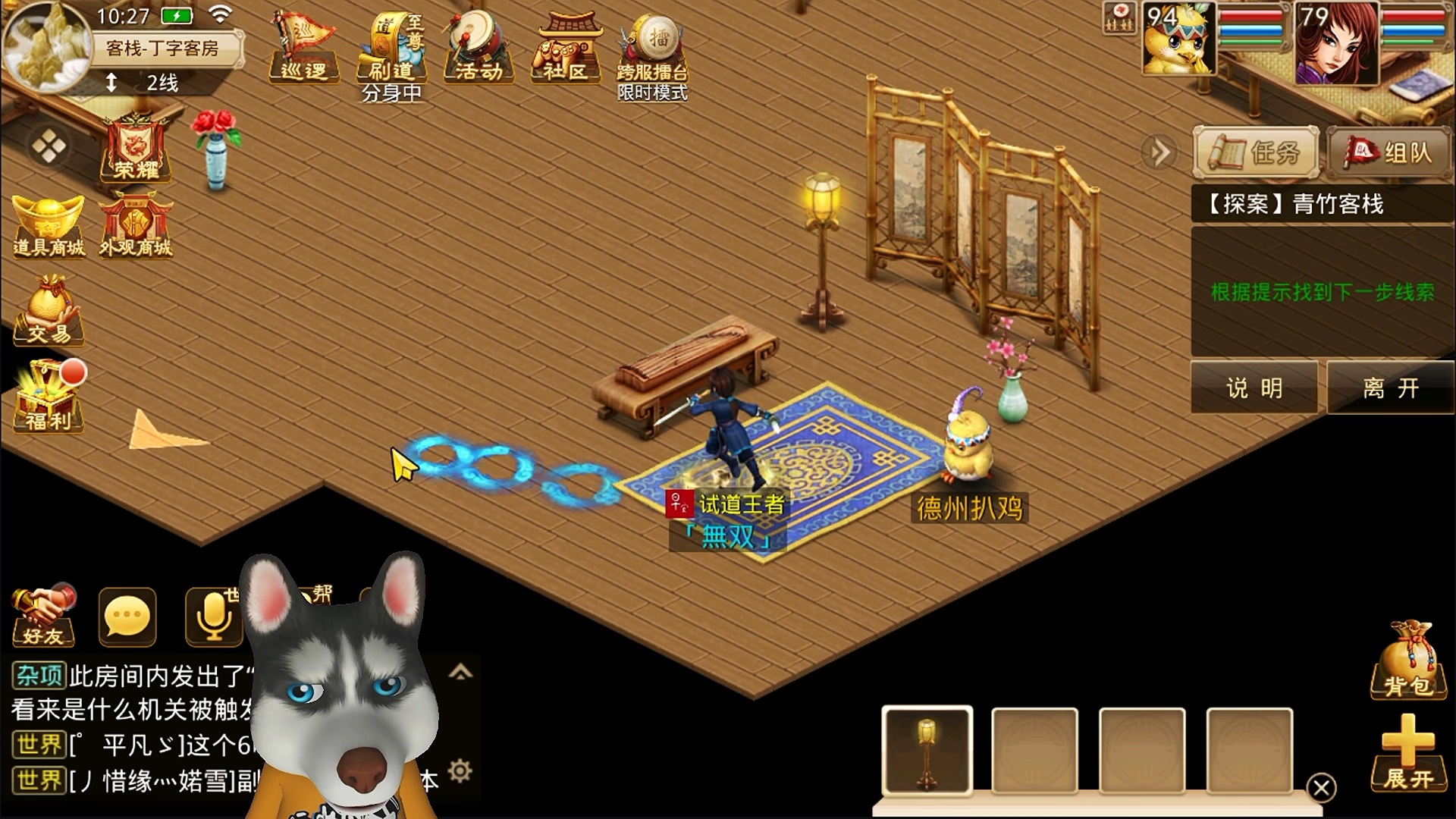1456x819 pixels.
Task: Switch to the 组队 team tab
Action: click(x=1391, y=152)
